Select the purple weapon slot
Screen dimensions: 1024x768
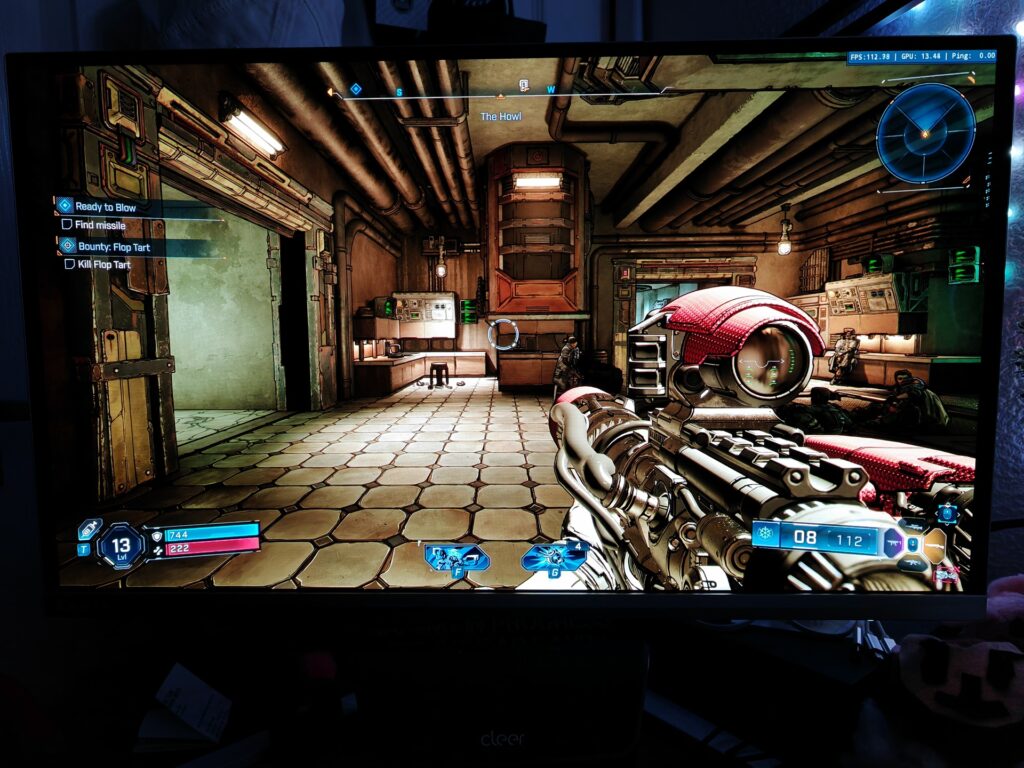[x=893, y=543]
